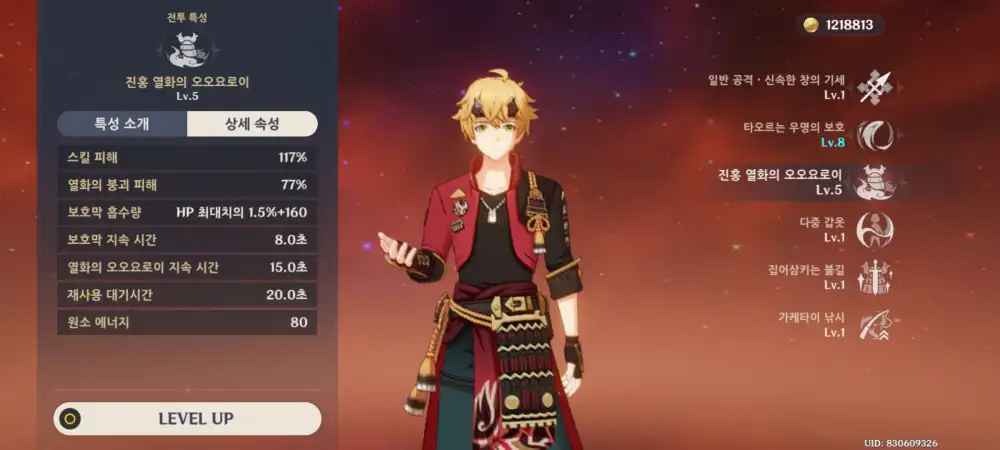The height and width of the screenshot is (450, 1000).
Task: Choose the 진홍 열화의 오오요로이 talent
Action: click(876, 182)
